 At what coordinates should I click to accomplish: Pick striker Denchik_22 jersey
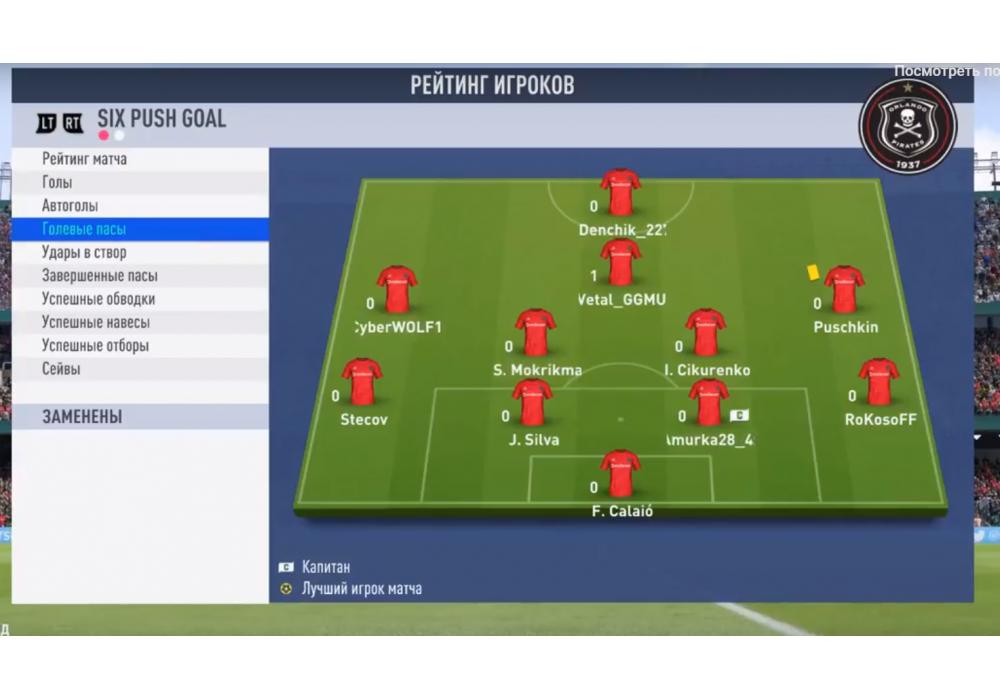tap(620, 193)
